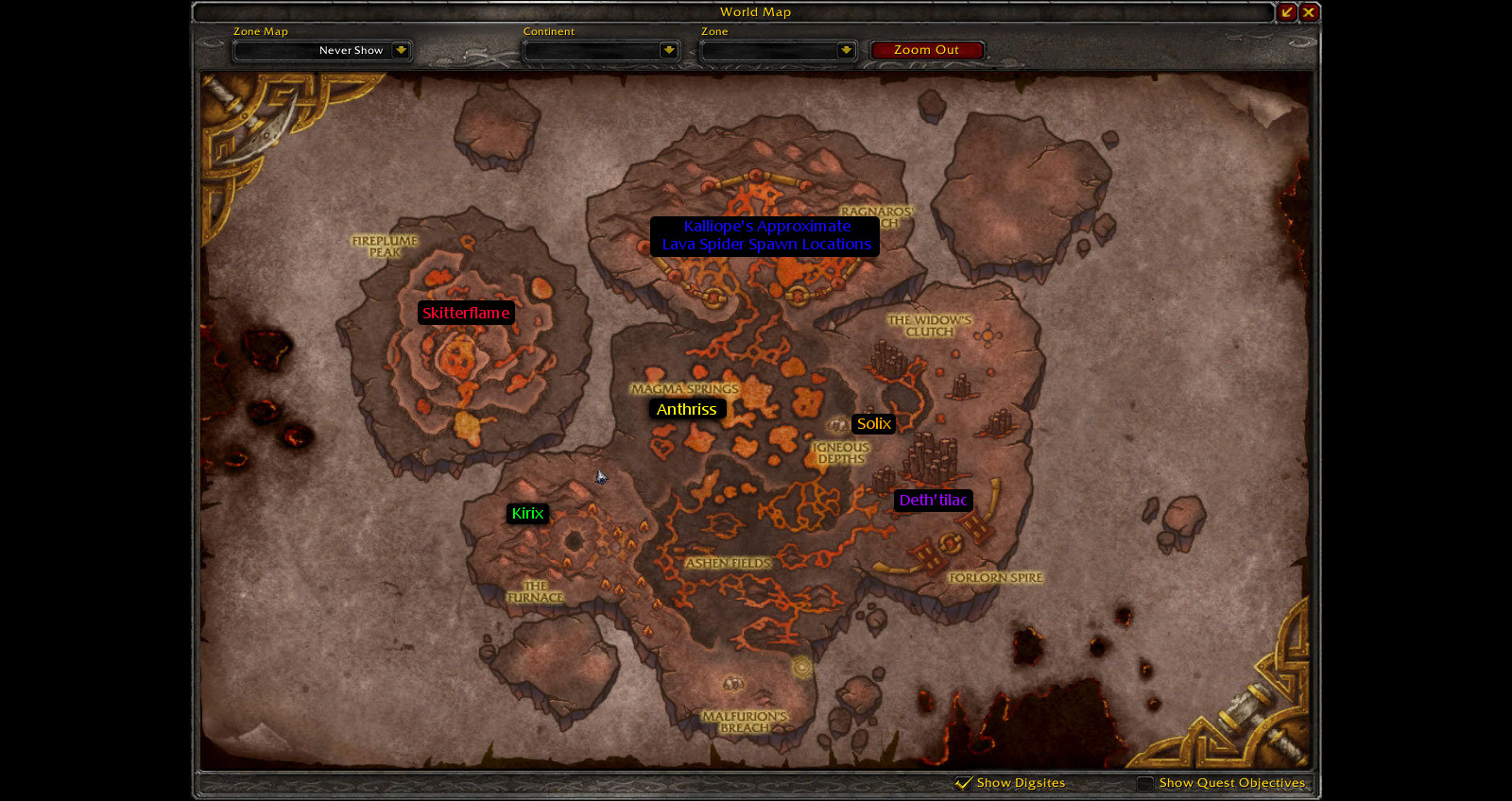The width and height of the screenshot is (1512, 801).
Task: Toggle the Show Digsites checkbox
Action: coord(963,783)
